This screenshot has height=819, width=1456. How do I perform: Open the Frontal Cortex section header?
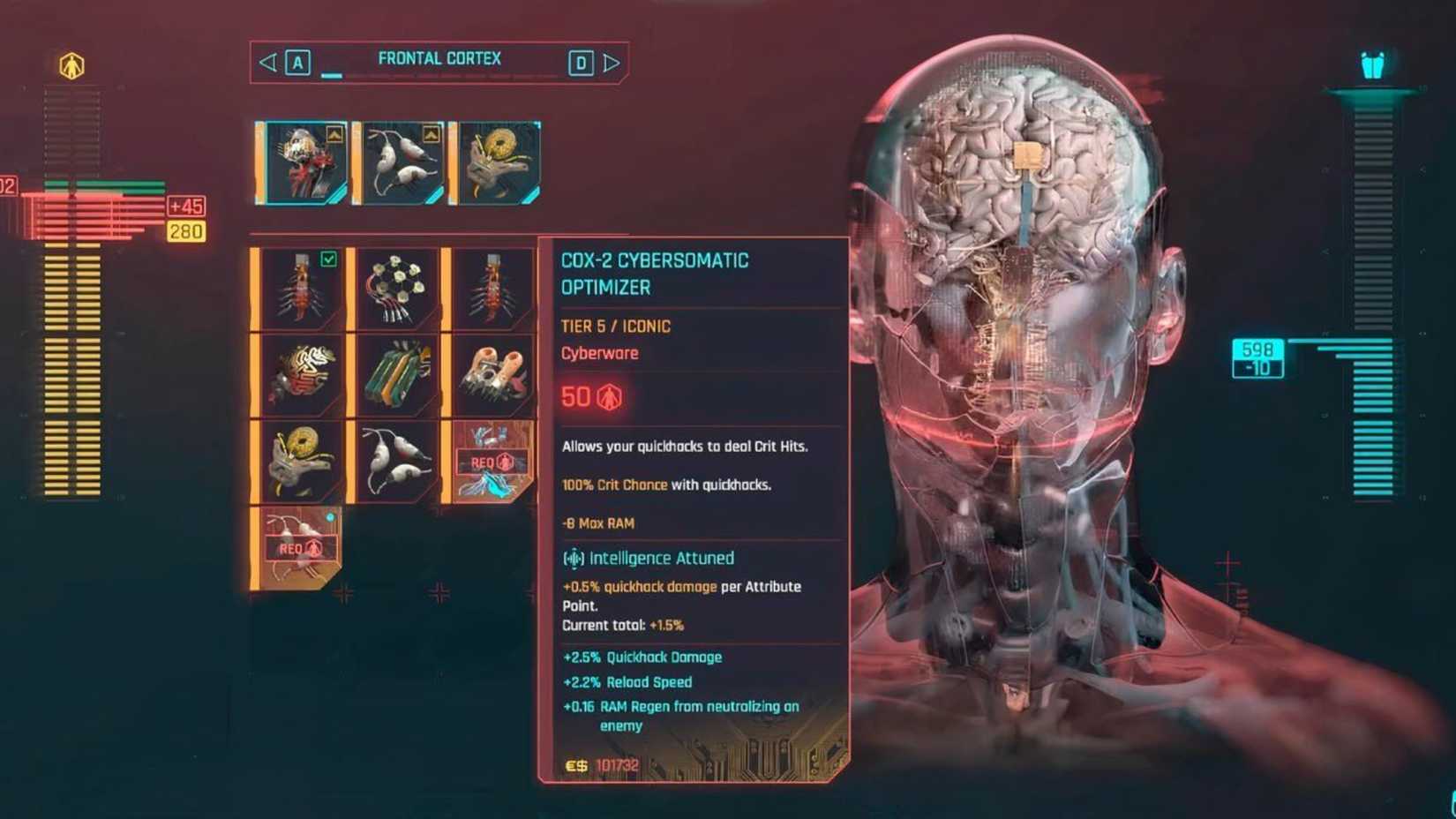[439, 58]
